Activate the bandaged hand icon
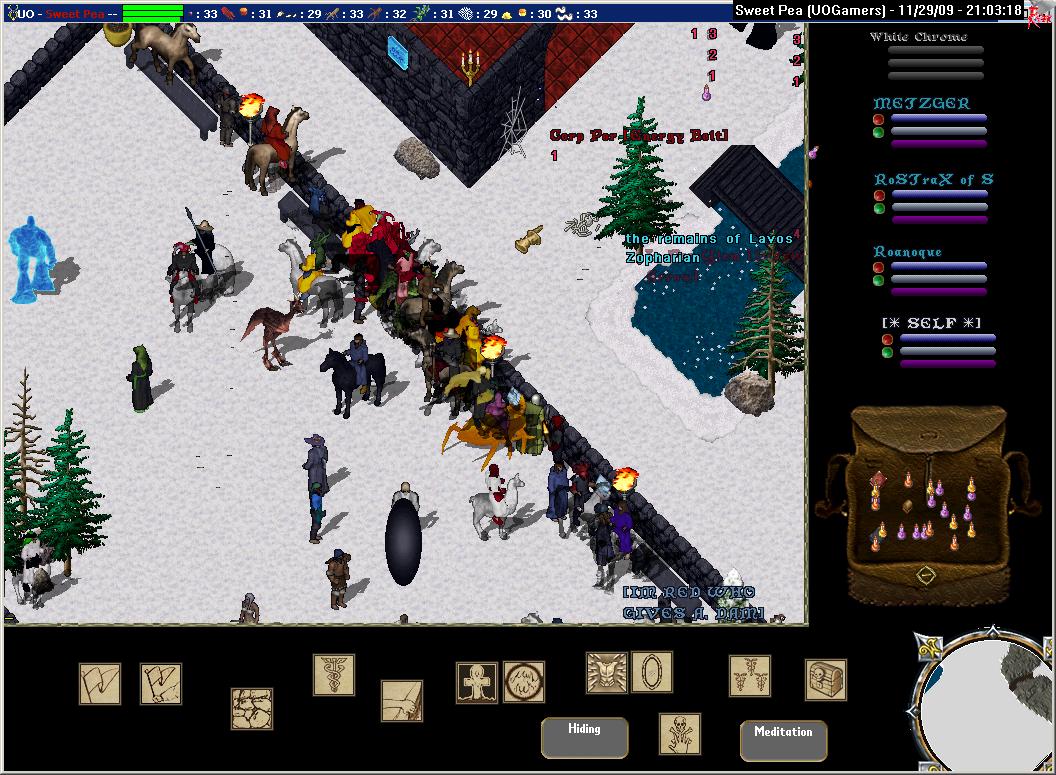 (401, 700)
